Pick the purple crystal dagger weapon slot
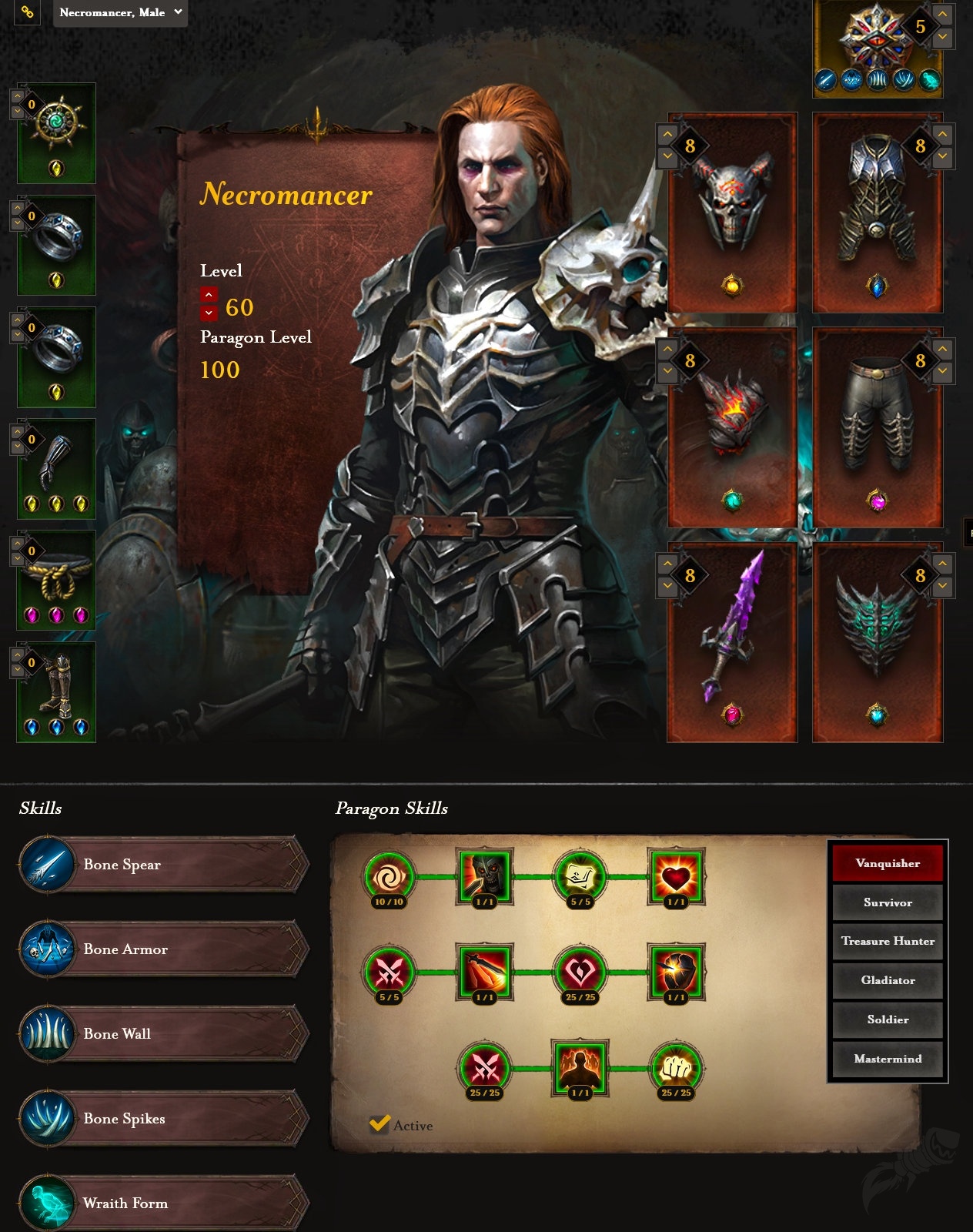Screen dimensions: 973x1232 (731, 641)
